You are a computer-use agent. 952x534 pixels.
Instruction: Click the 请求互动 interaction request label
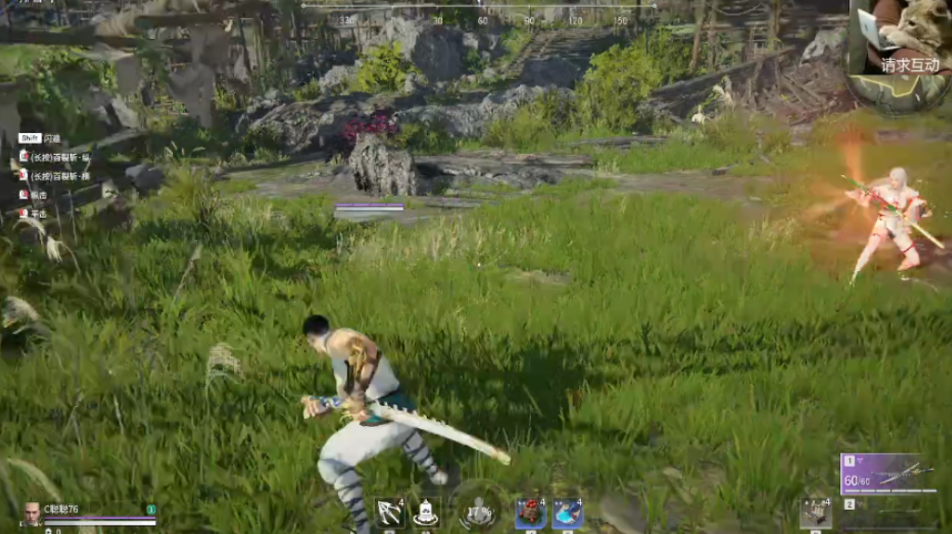[910, 65]
